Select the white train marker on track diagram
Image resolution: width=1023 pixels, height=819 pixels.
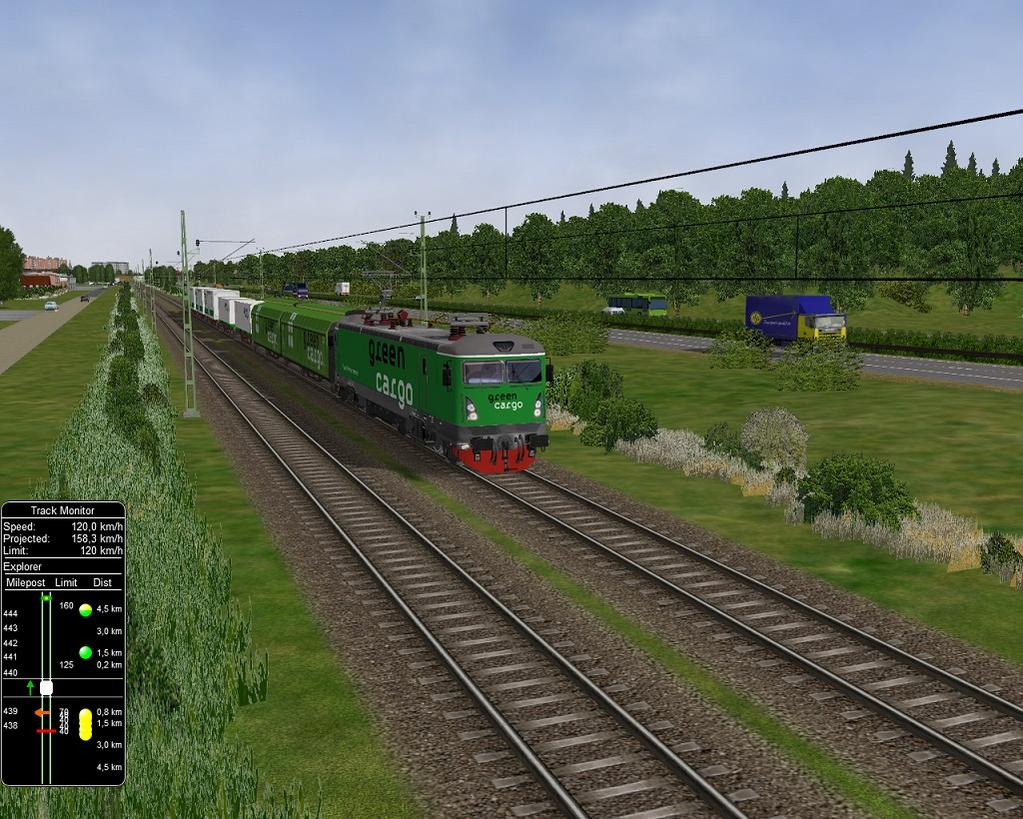(46, 687)
